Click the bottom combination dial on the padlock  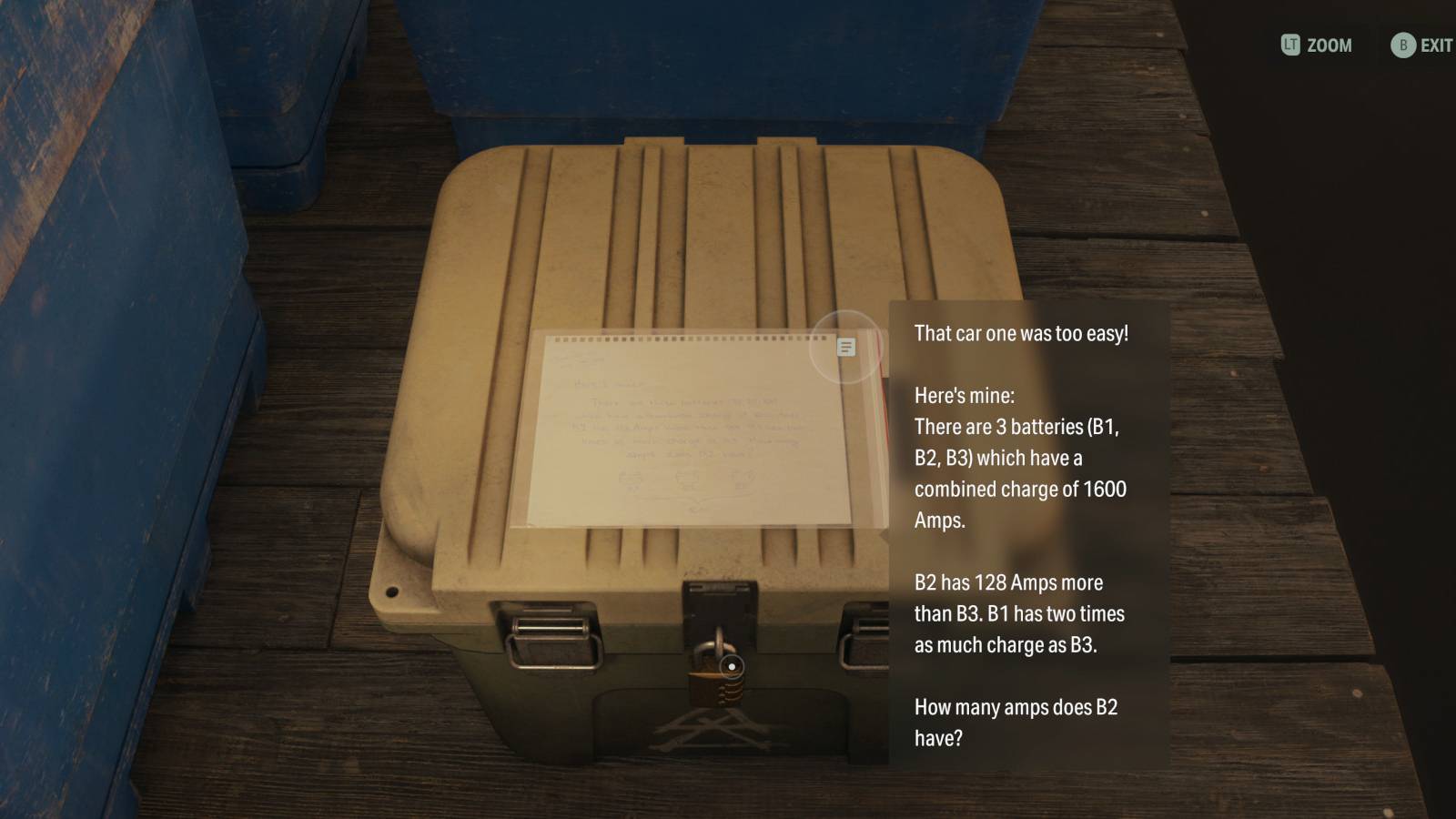pos(730,703)
